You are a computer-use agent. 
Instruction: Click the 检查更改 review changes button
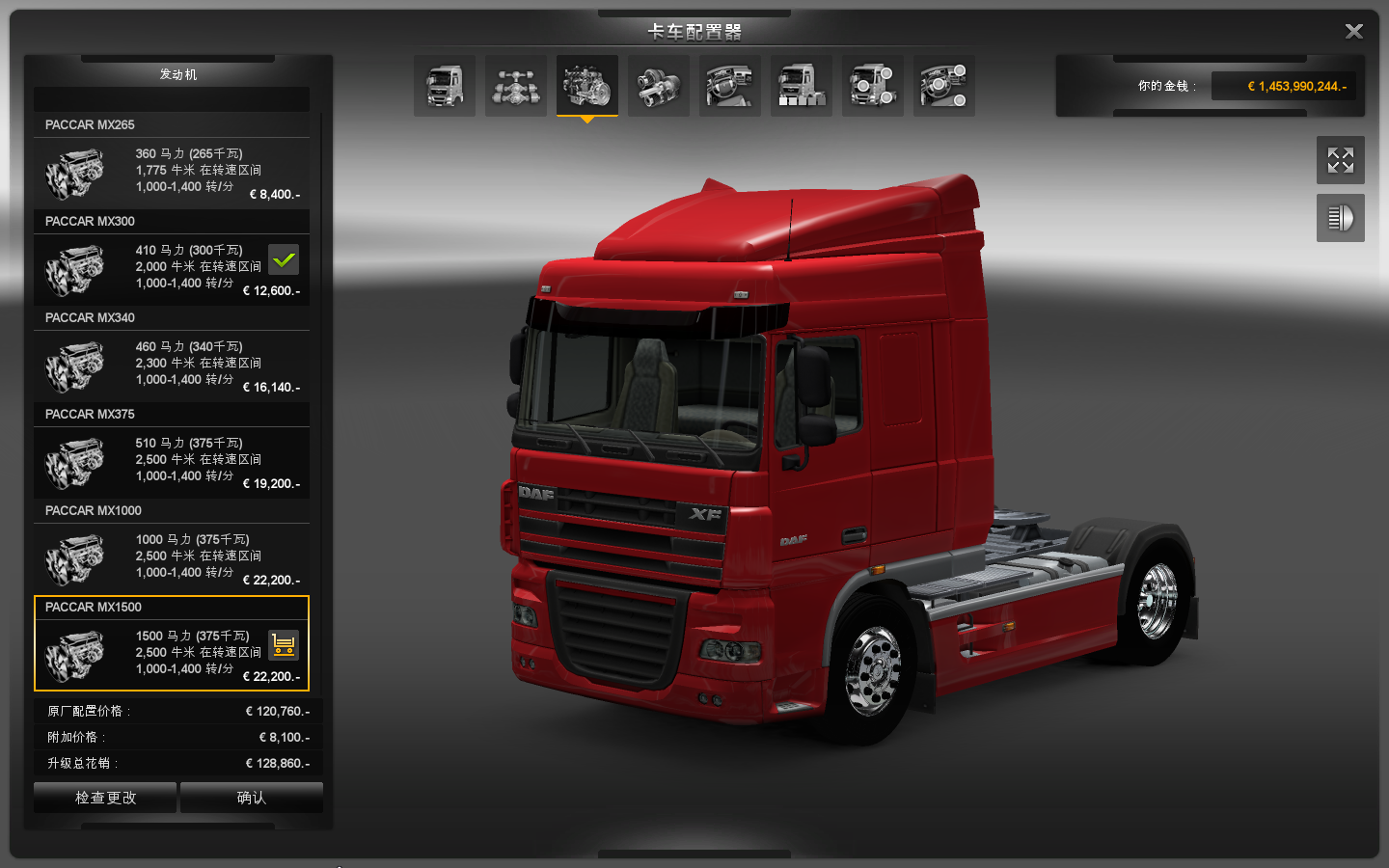pos(105,798)
